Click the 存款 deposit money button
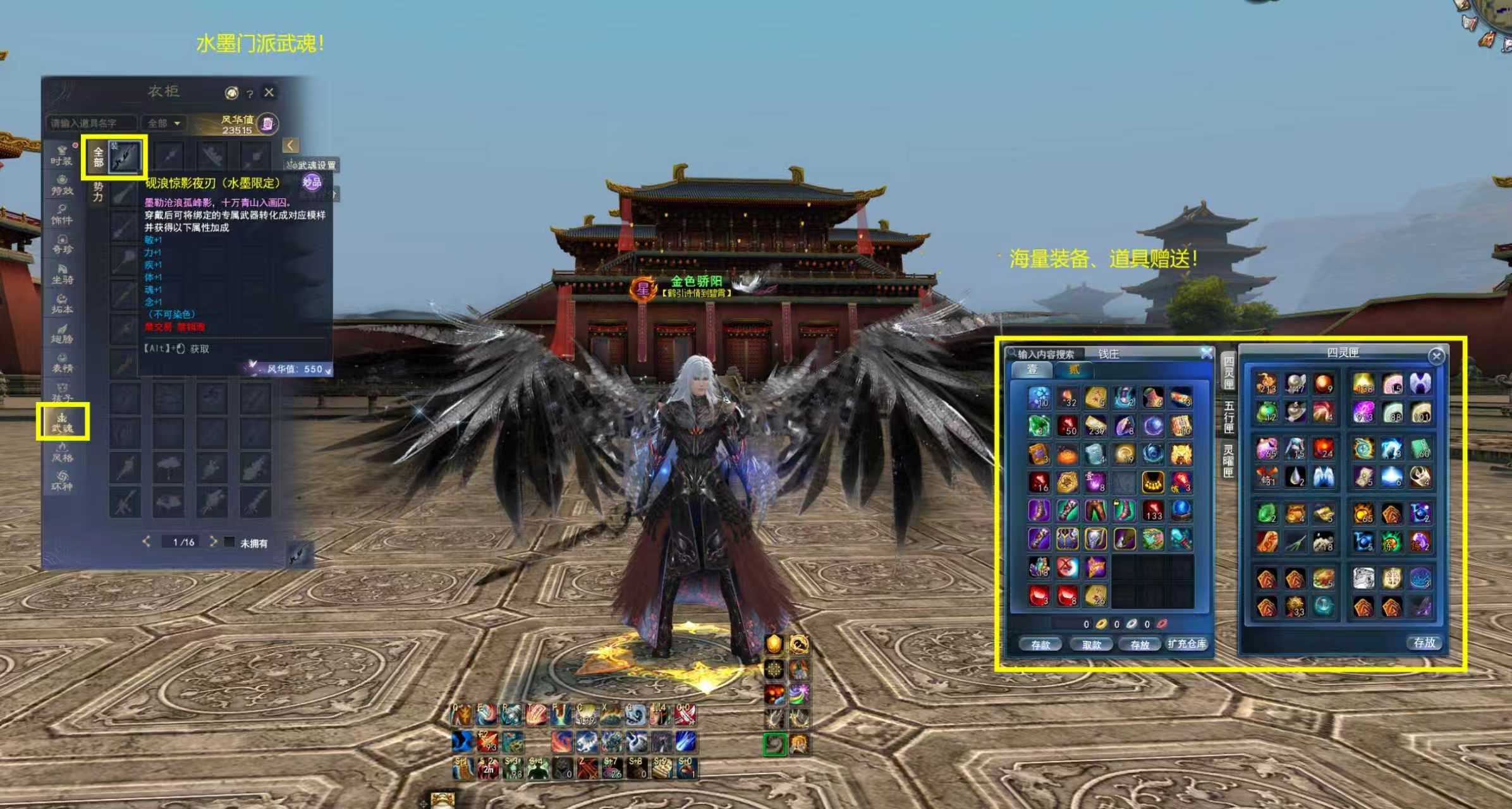Image resolution: width=1512 pixels, height=809 pixels. coord(1040,644)
